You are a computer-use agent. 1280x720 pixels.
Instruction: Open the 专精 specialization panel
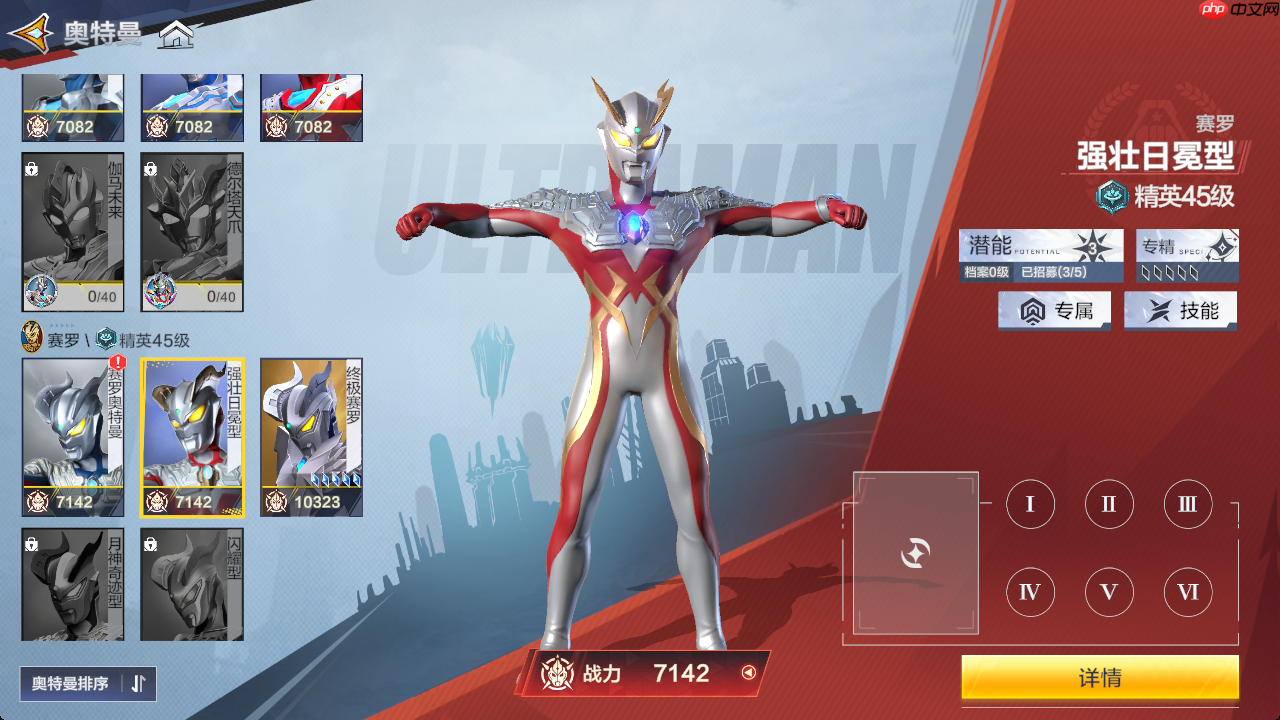[x=1187, y=255]
